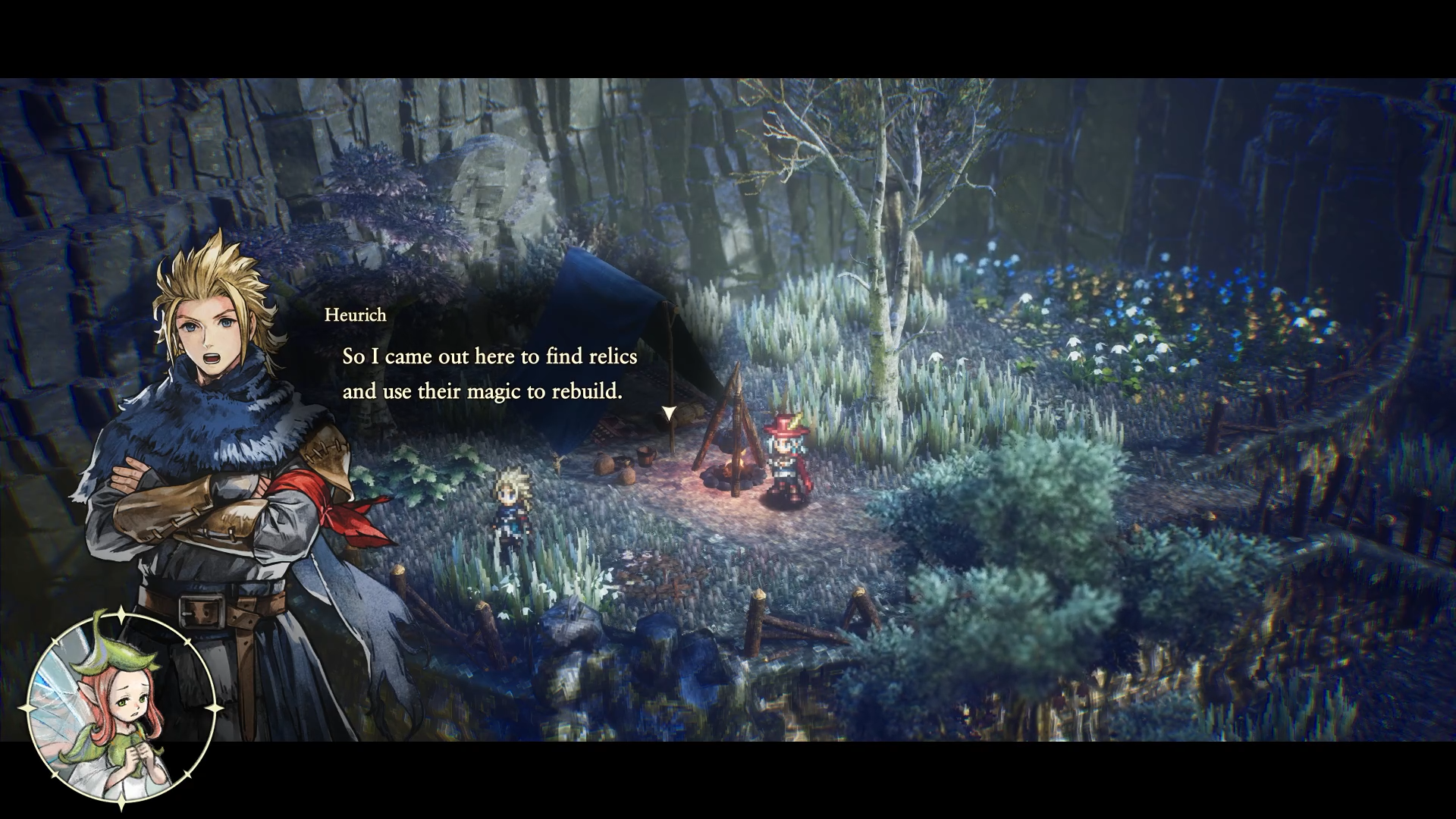Click the fairy companion portrait medallion

120,708
